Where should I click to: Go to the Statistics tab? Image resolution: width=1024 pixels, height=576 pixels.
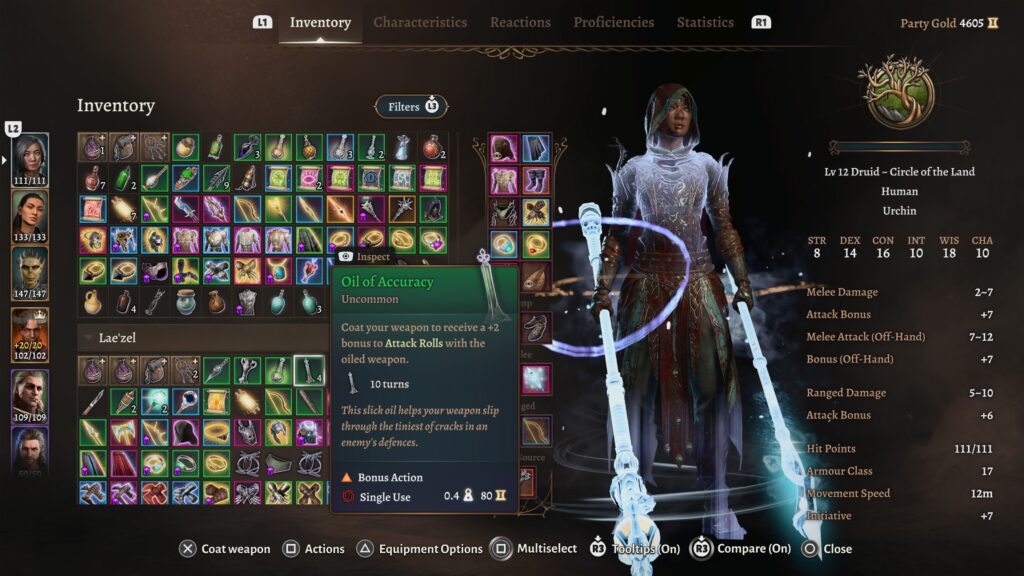point(705,22)
